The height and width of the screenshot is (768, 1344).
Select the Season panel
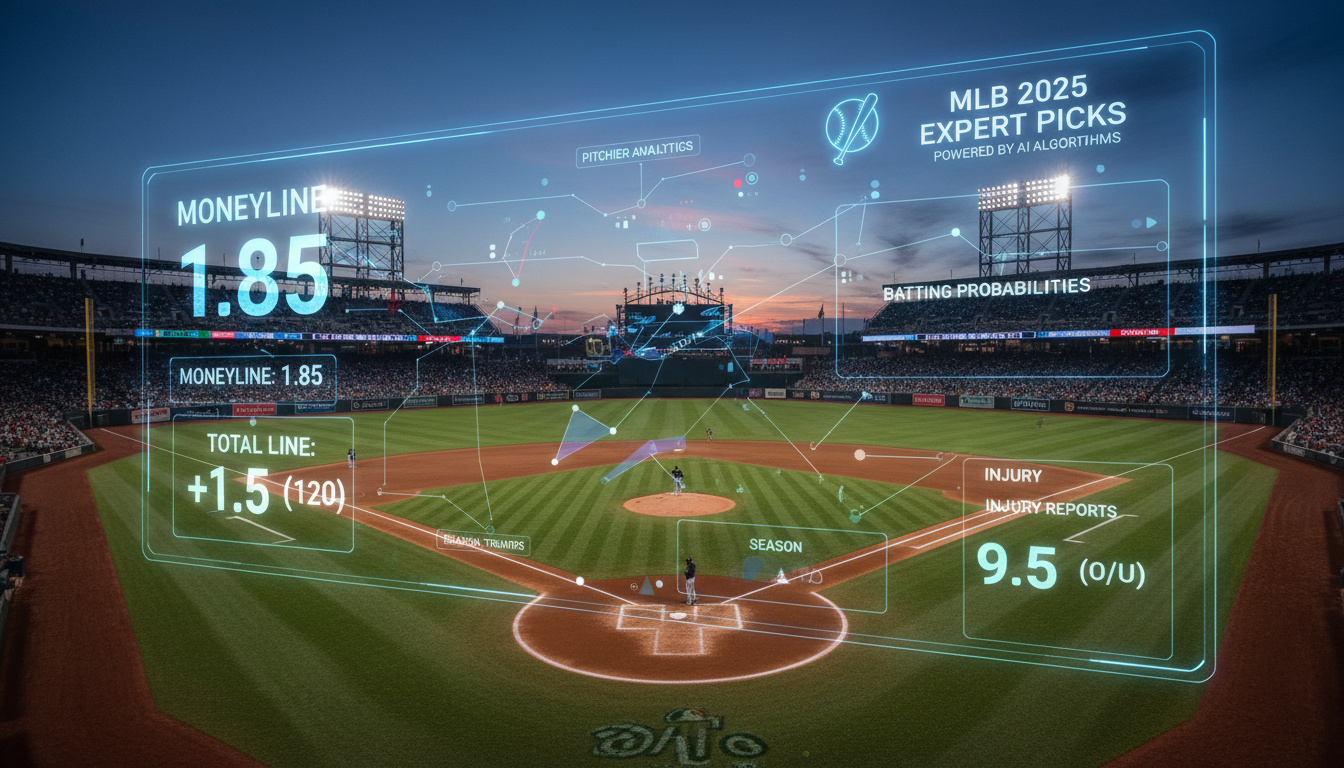781,564
